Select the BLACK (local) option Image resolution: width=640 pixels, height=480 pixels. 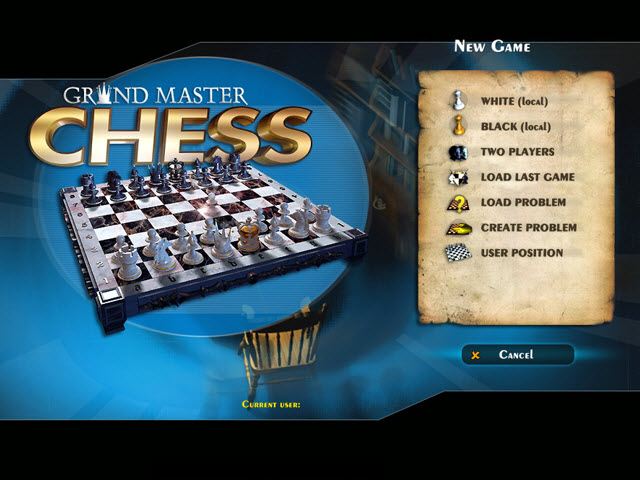[514, 127]
